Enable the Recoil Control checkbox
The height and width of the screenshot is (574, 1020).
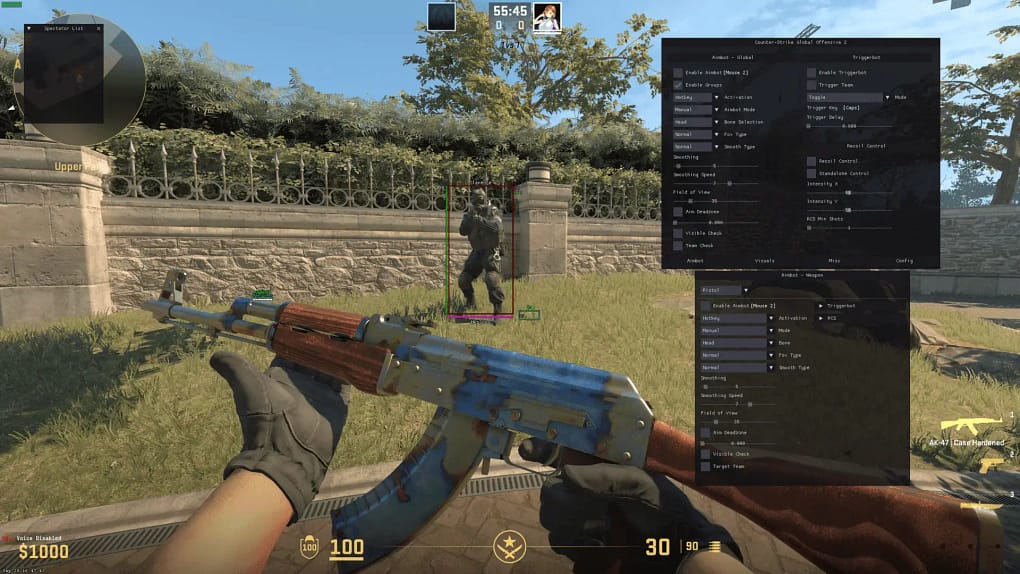point(812,160)
